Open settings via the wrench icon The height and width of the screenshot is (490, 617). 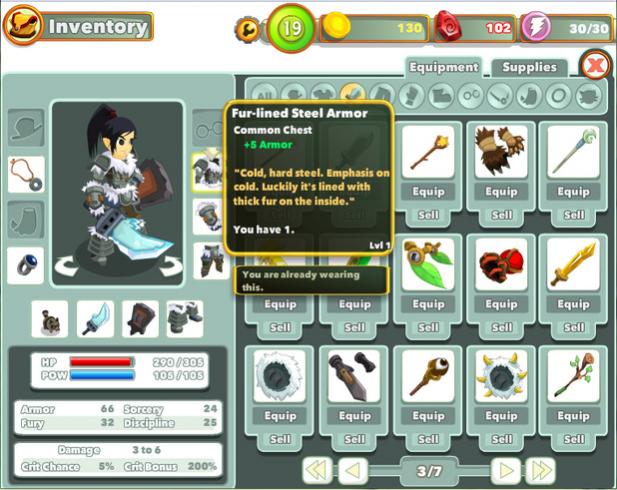tap(246, 29)
